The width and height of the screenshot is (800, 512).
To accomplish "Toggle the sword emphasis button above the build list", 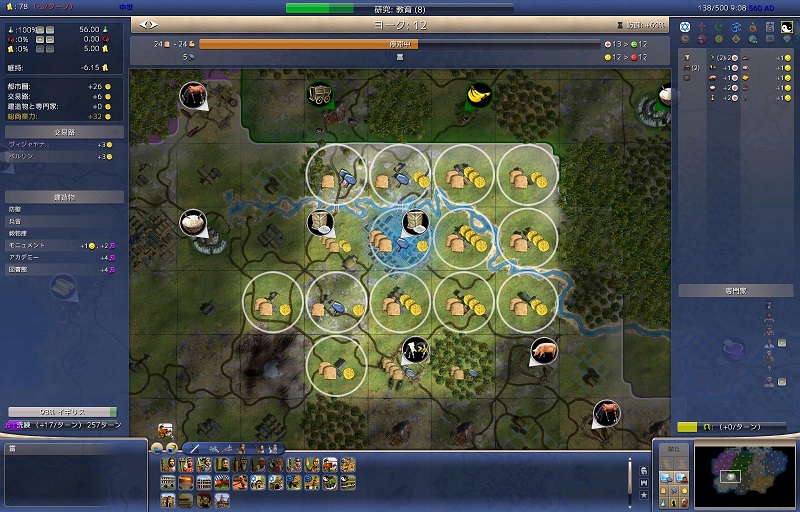I will (x=195, y=449).
